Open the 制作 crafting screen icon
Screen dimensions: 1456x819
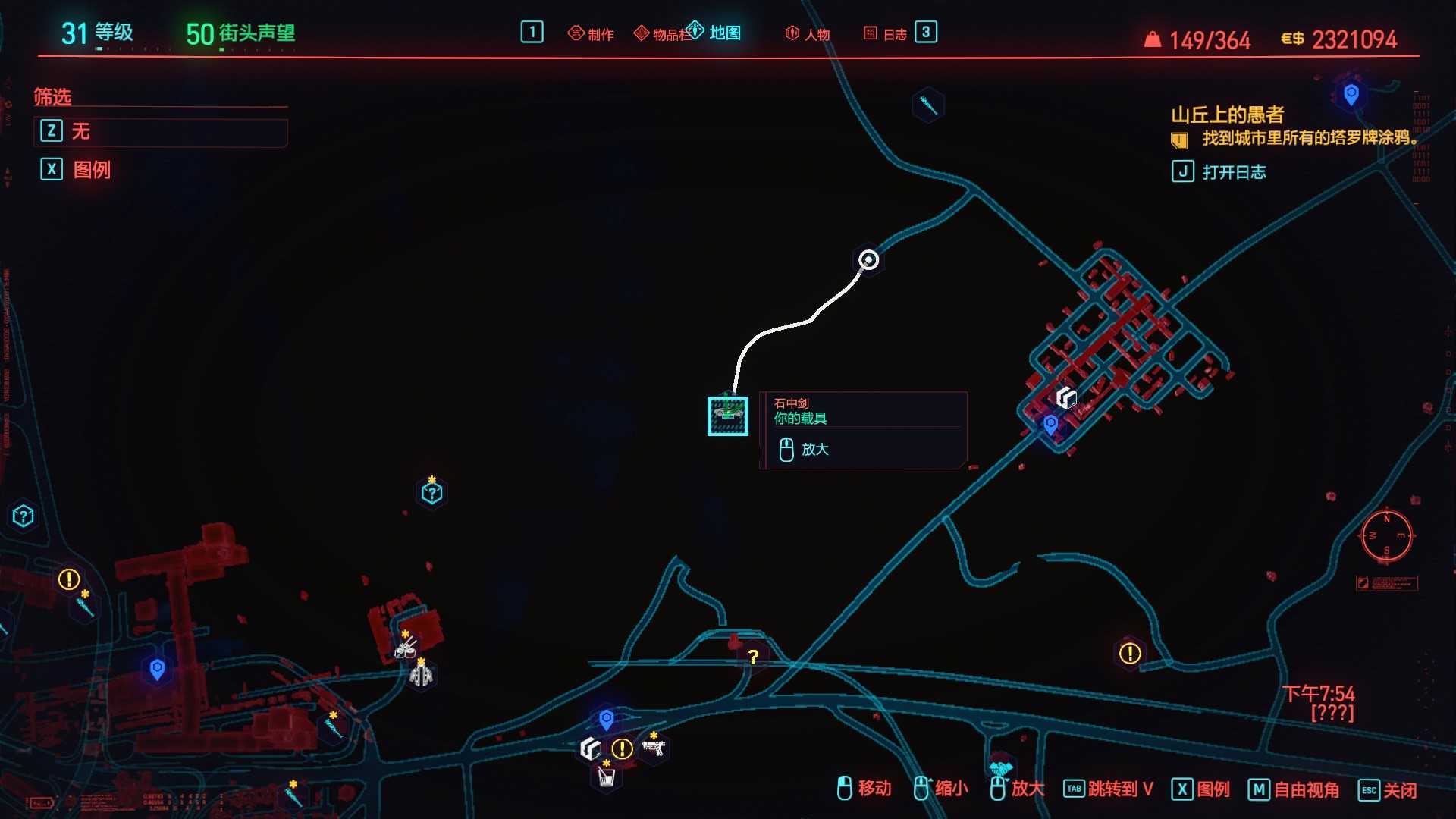[591, 33]
